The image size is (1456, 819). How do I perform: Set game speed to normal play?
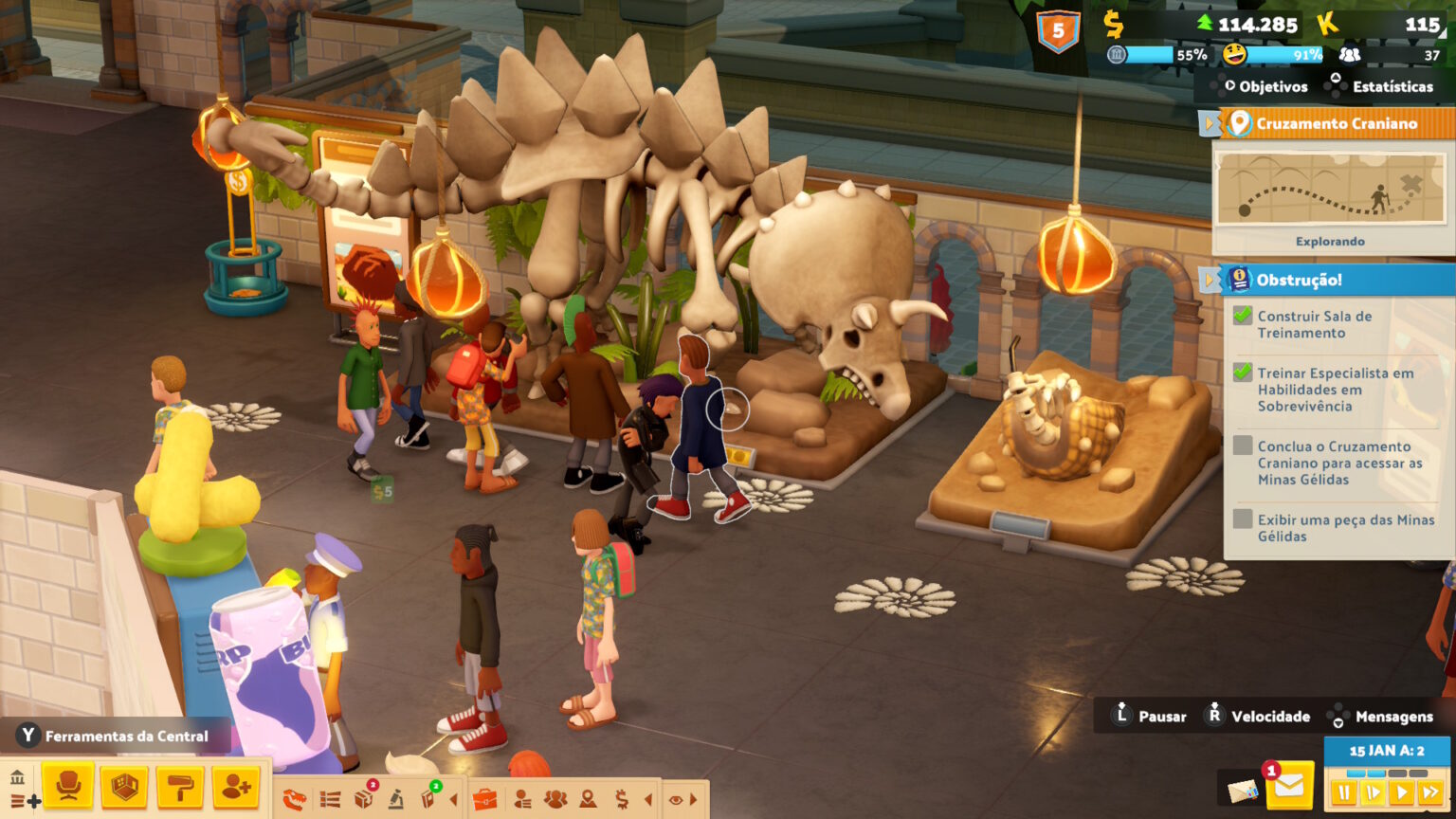click(x=1372, y=792)
